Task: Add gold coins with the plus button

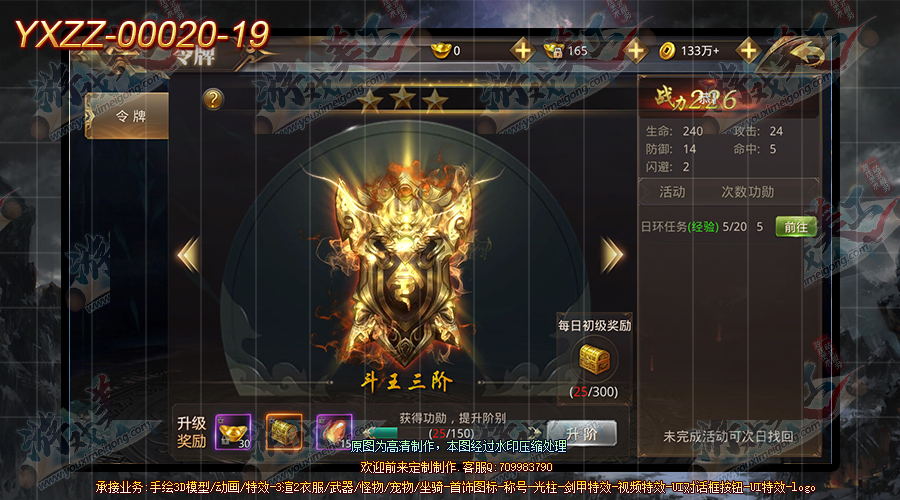Action: [748, 50]
